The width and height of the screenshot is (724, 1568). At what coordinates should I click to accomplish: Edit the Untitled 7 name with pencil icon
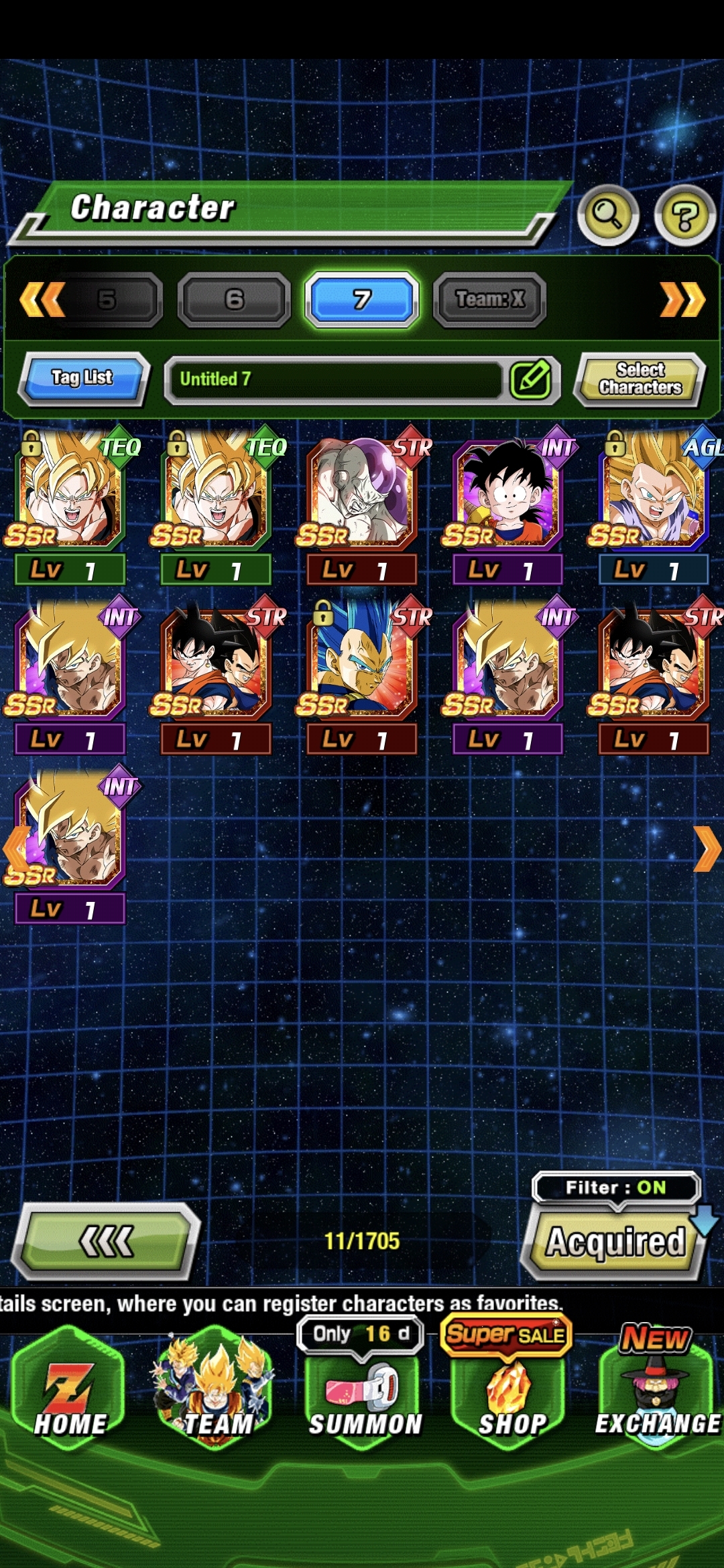pos(530,379)
